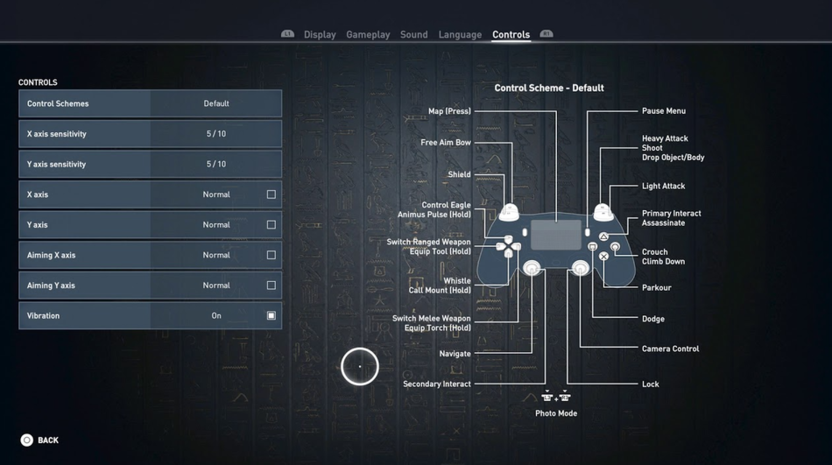Open the Gameplay settings tab
This screenshot has width=832, height=465.
(368, 35)
